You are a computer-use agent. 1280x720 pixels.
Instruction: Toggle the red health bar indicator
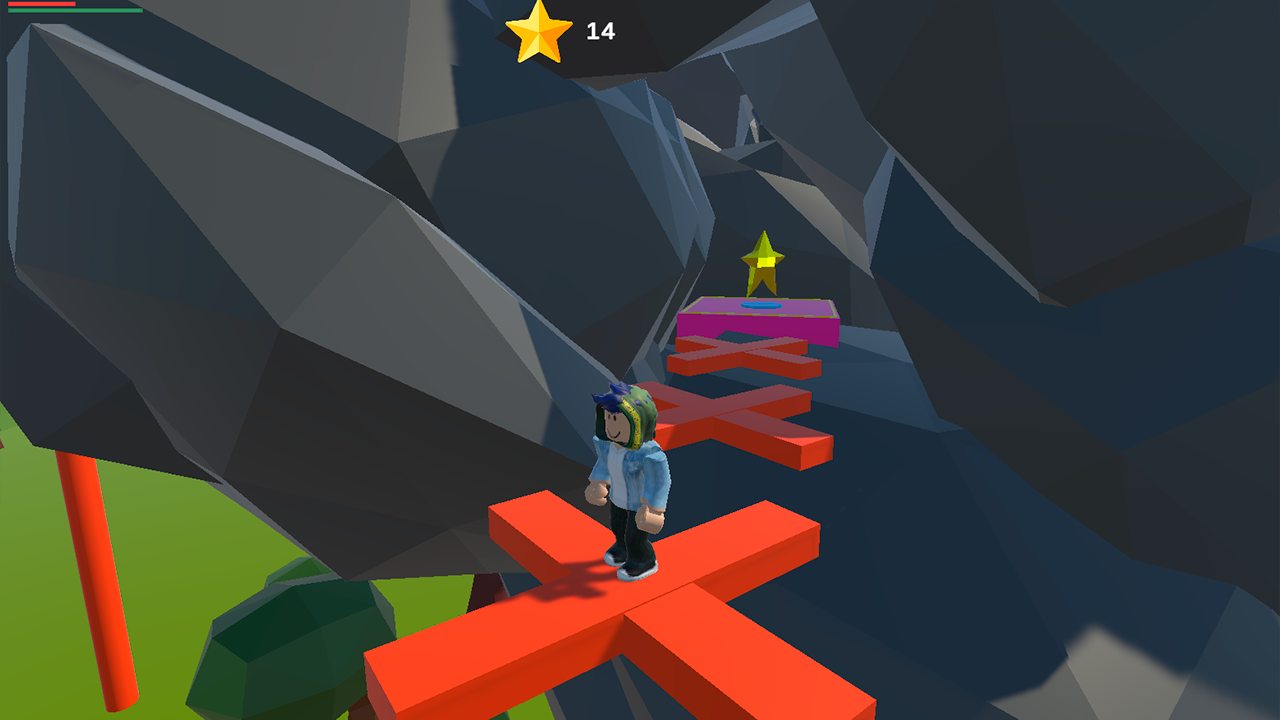click(40, 4)
